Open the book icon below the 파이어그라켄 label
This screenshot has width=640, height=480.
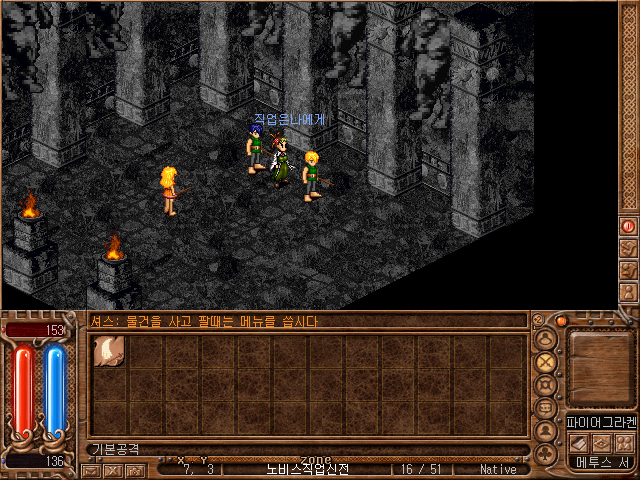pos(579,442)
